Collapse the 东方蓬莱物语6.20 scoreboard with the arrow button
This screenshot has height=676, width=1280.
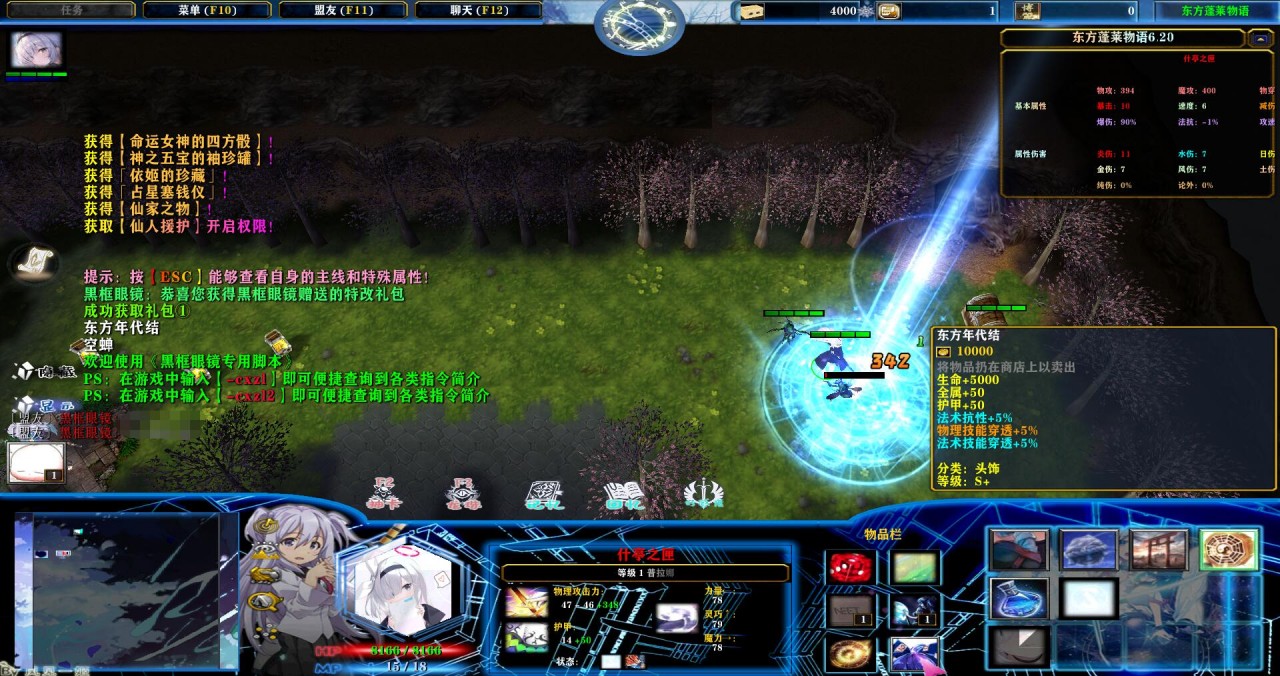[1262, 38]
